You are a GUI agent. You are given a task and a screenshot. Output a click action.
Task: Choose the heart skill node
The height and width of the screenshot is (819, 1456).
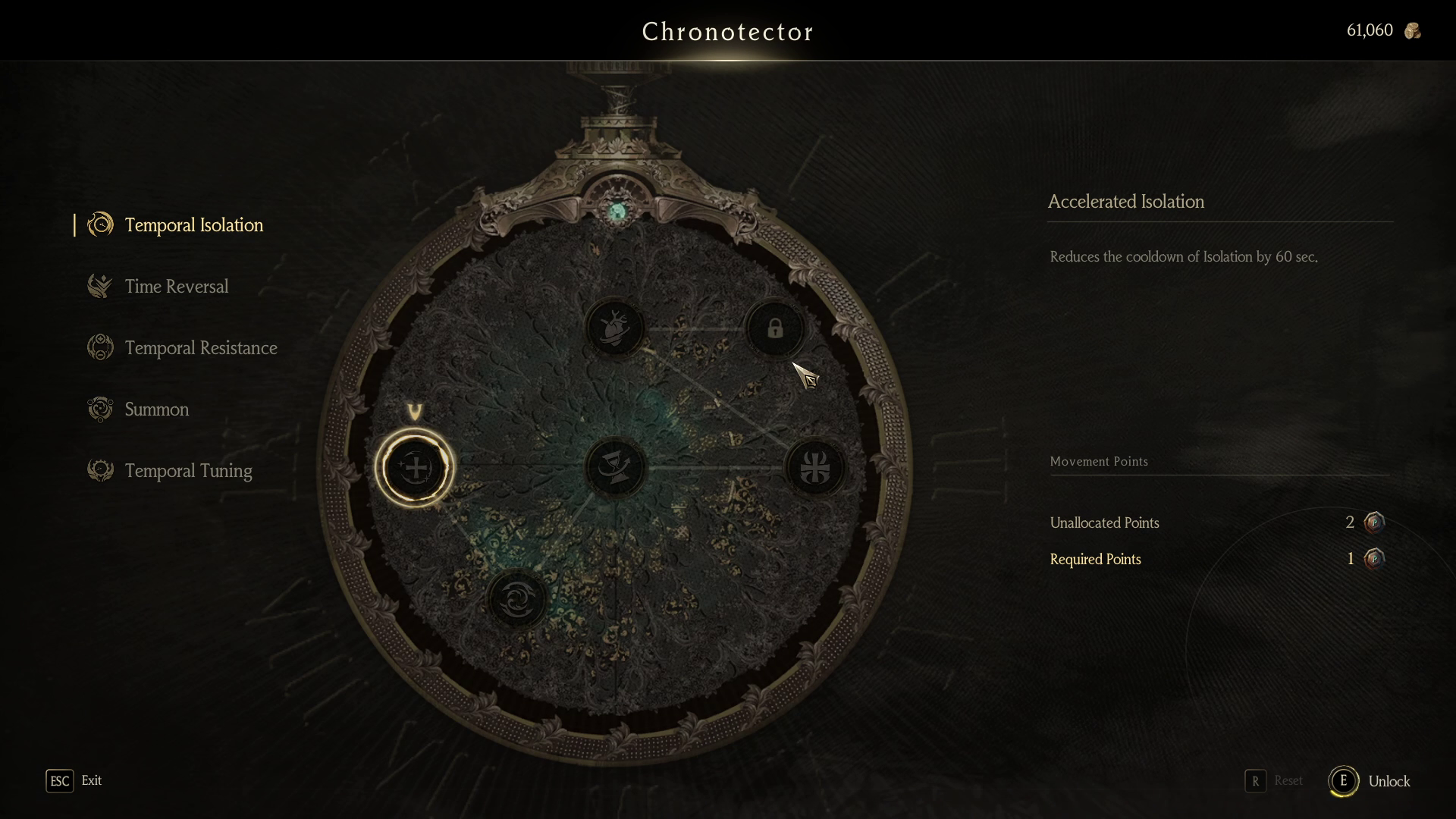[615, 328]
